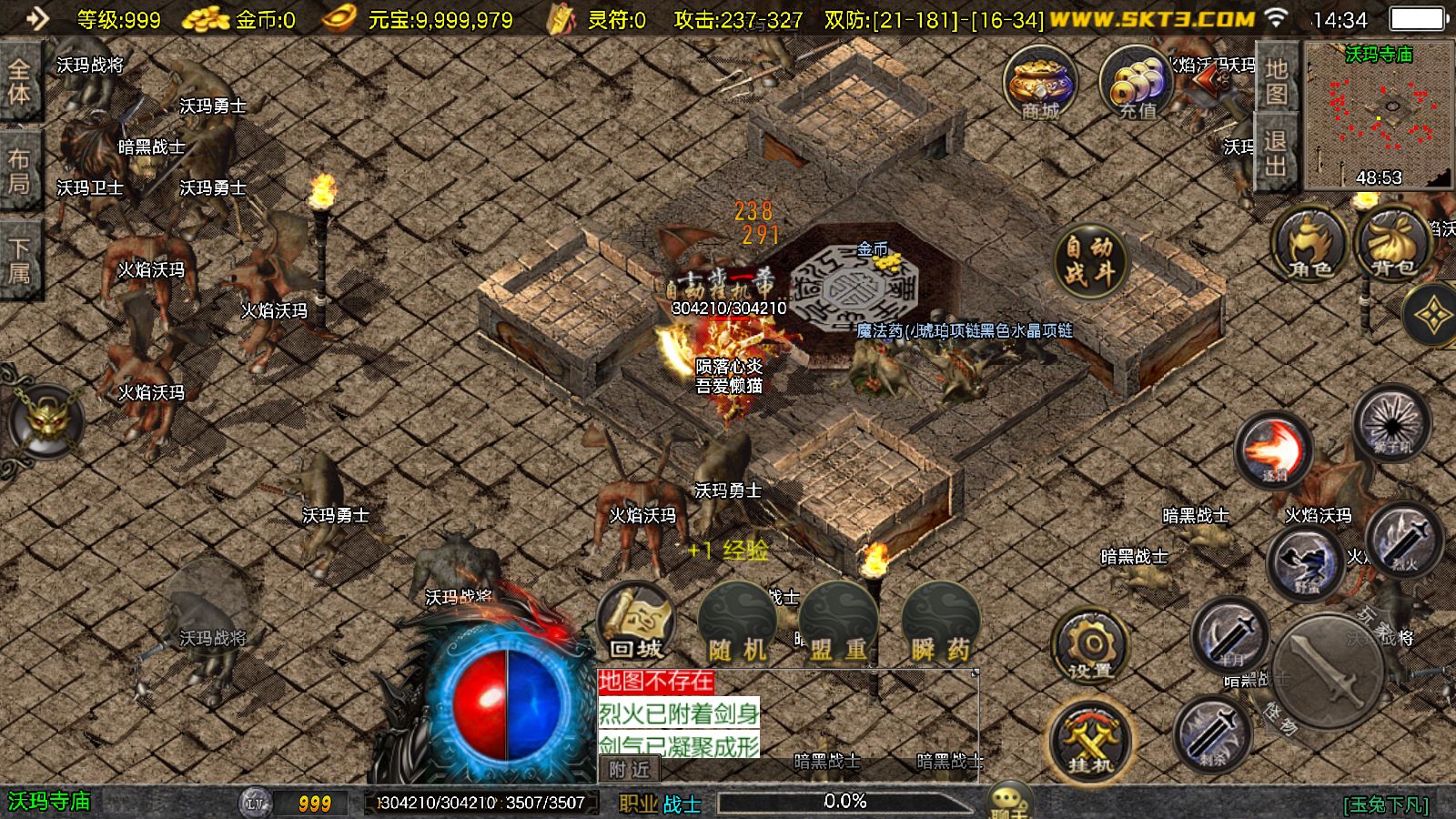Use the 回城 town return scroll
Screen dimensions: 1456x819
pos(636,624)
